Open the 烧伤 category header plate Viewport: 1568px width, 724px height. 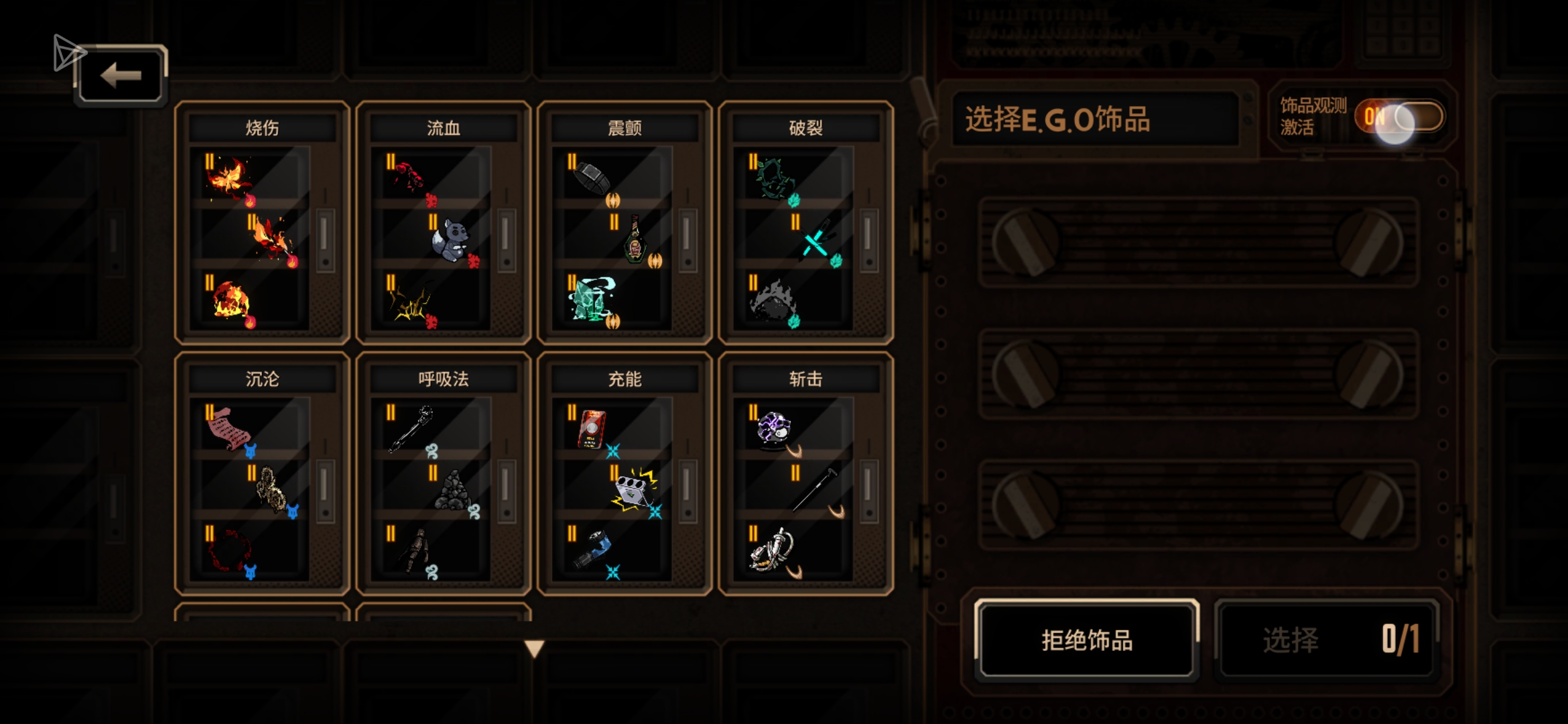260,127
